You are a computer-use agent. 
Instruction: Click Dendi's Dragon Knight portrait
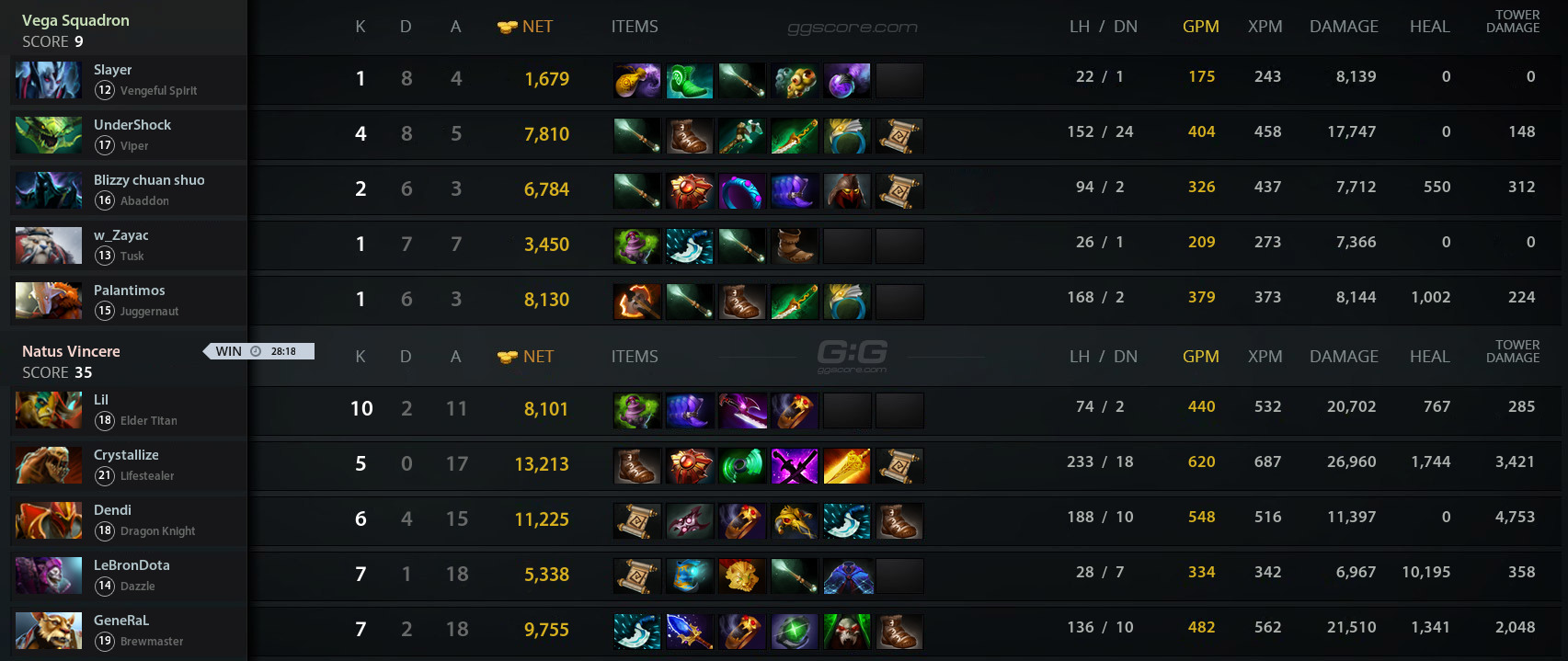click(x=49, y=520)
